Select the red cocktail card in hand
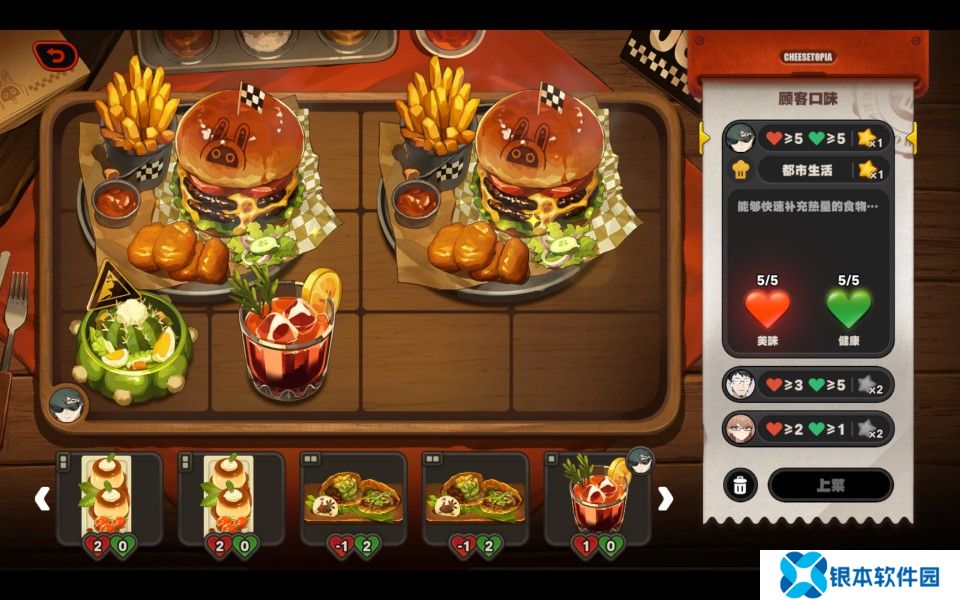Viewport: 960px width, 600px height. click(597, 498)
